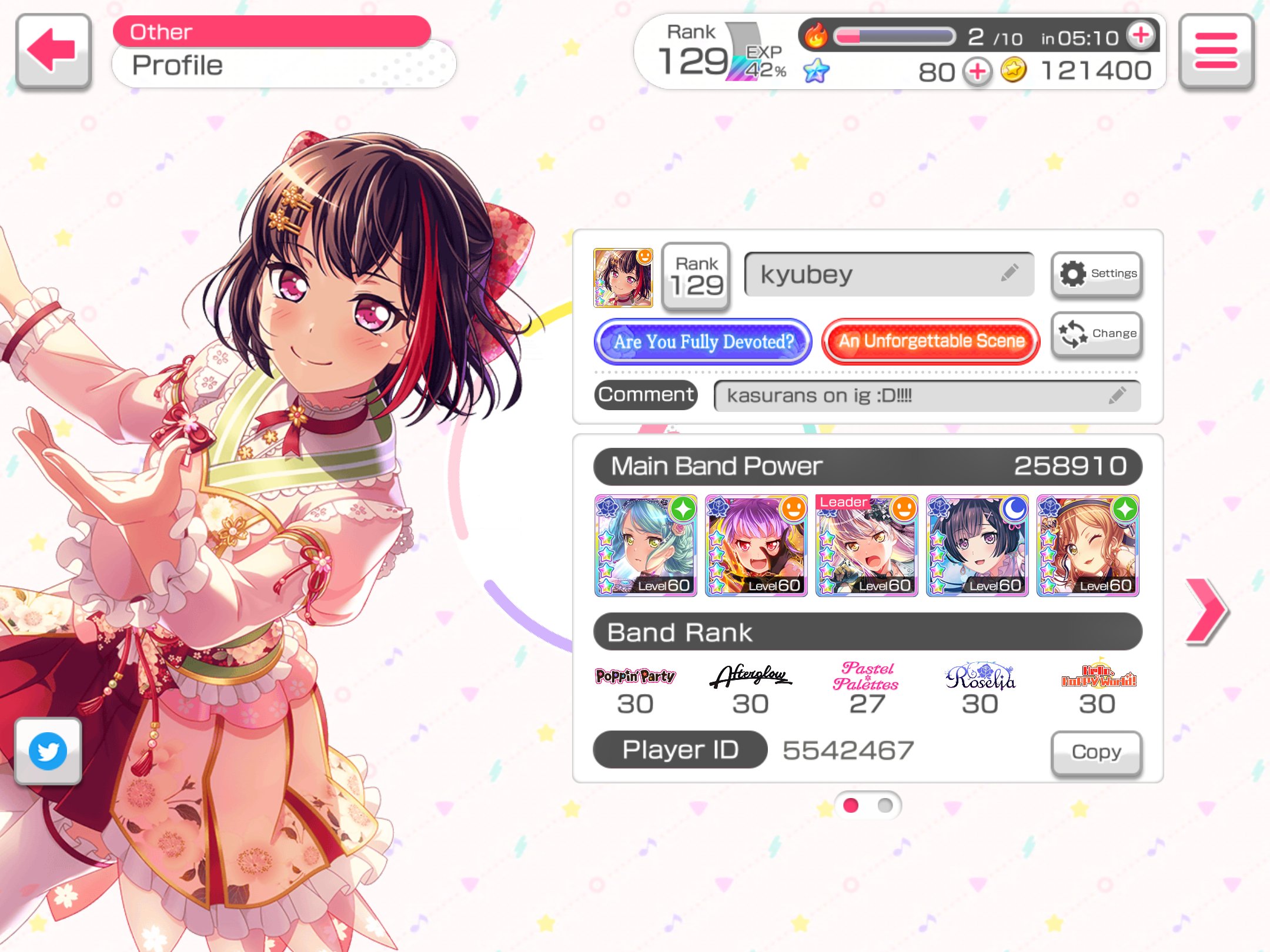
Task: Edit the profile comment field
Action: coord(926,395)
